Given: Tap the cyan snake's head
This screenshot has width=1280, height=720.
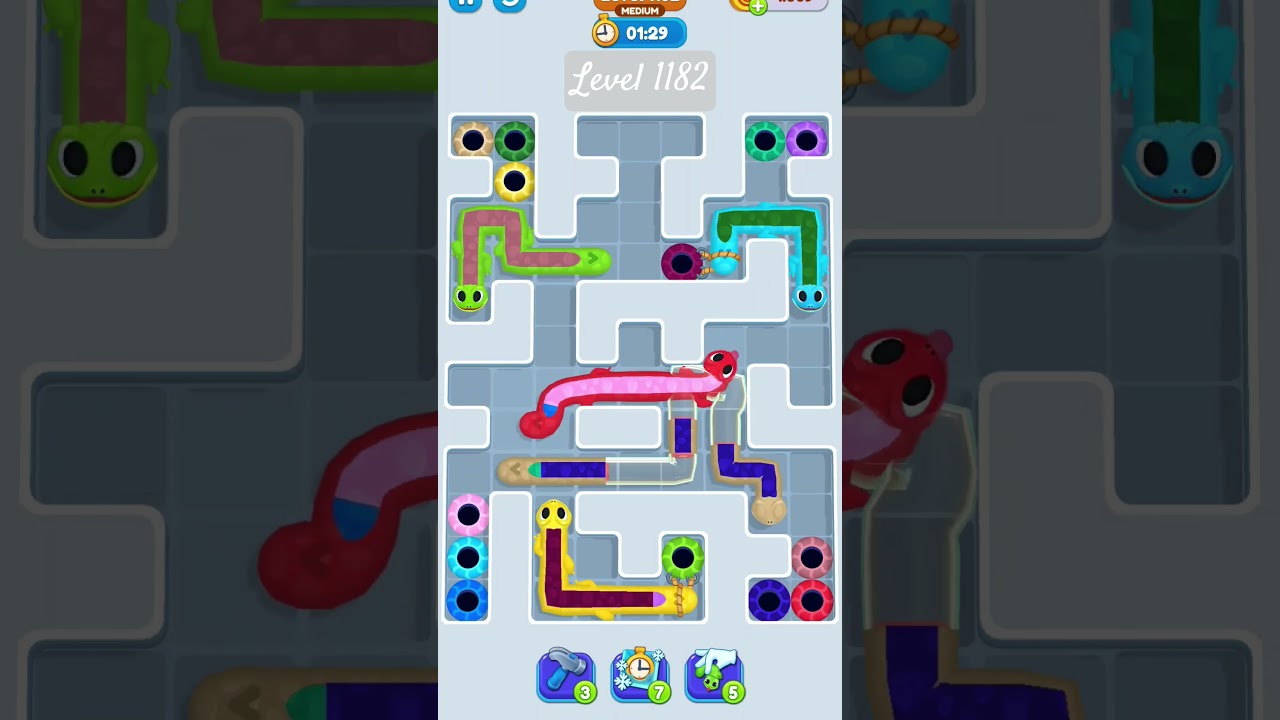Looking at the screenshot, I should [810, 297].
